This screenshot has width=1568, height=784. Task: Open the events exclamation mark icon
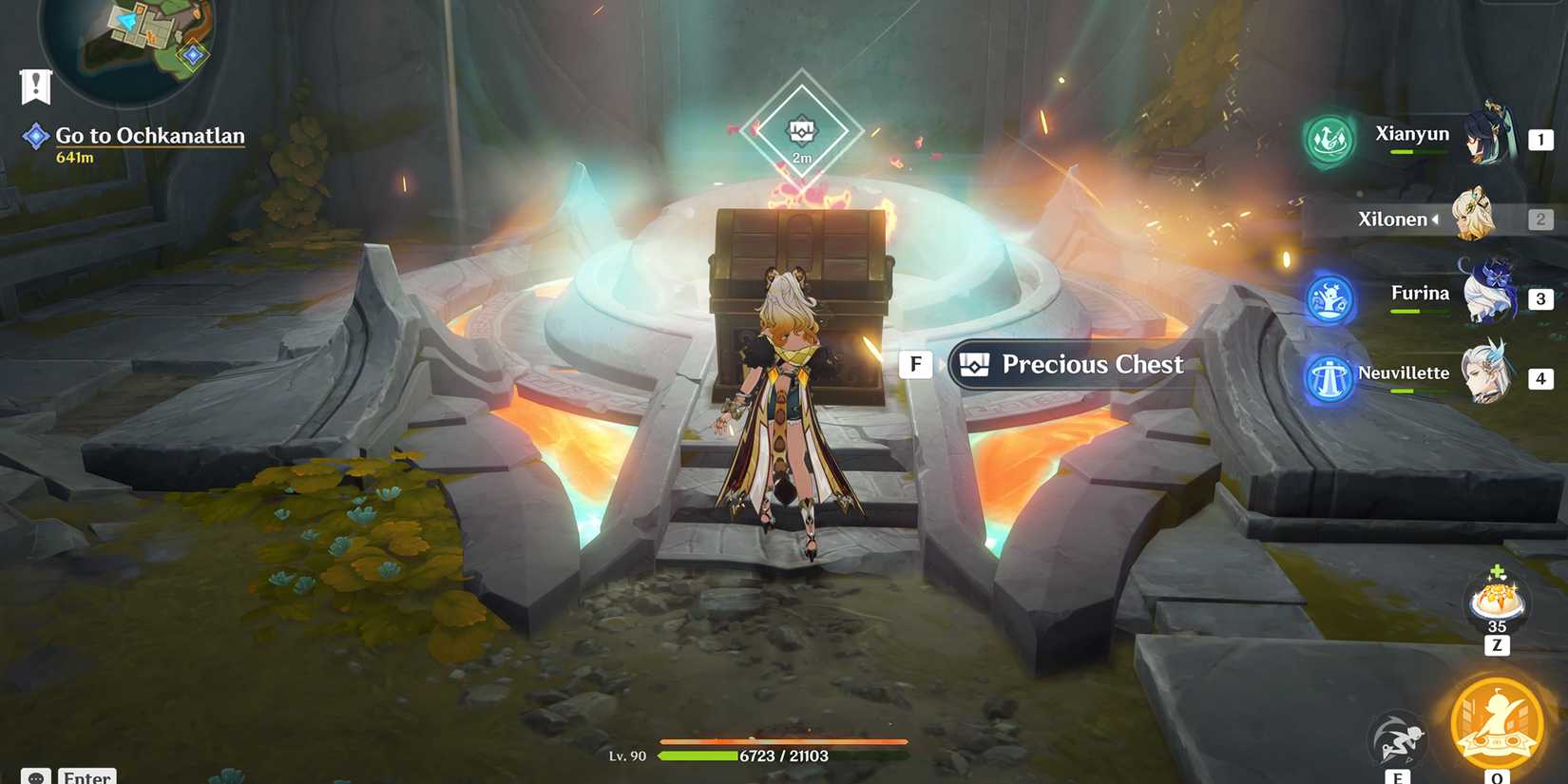pyautogui.click(x=35, y=86)
